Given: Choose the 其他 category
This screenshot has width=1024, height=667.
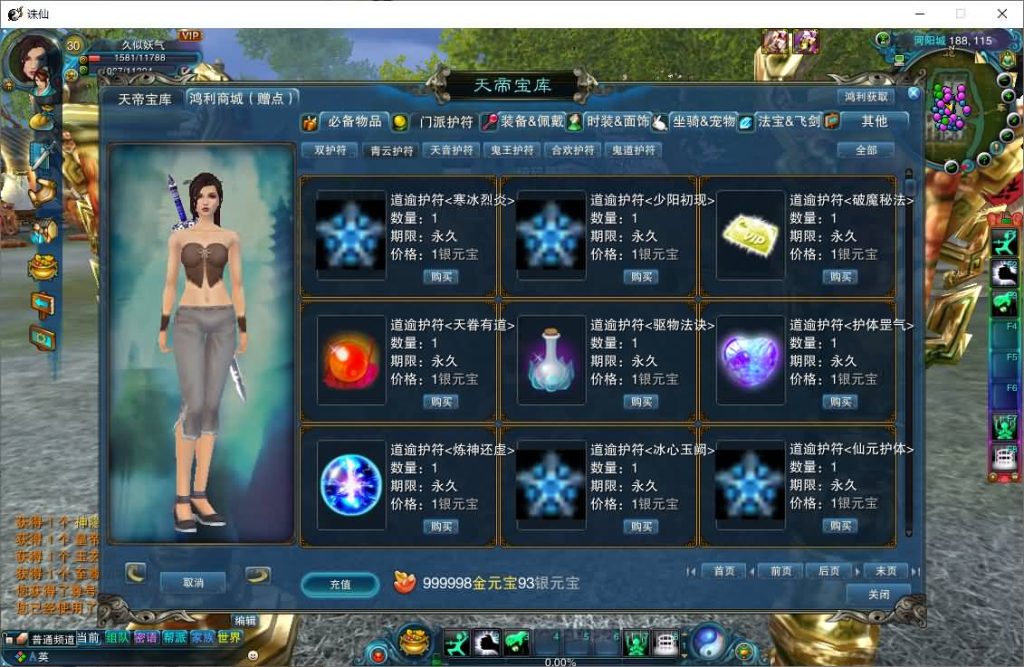Looking at the screenshot, I should [x=873, y=121].
